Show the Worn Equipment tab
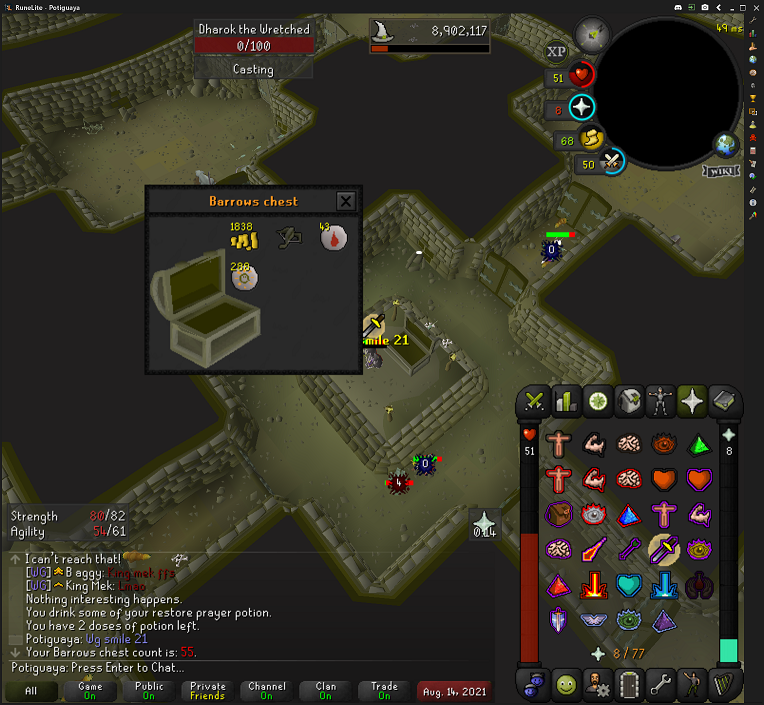Screen dimensions: 764x705 pos(660,402)
